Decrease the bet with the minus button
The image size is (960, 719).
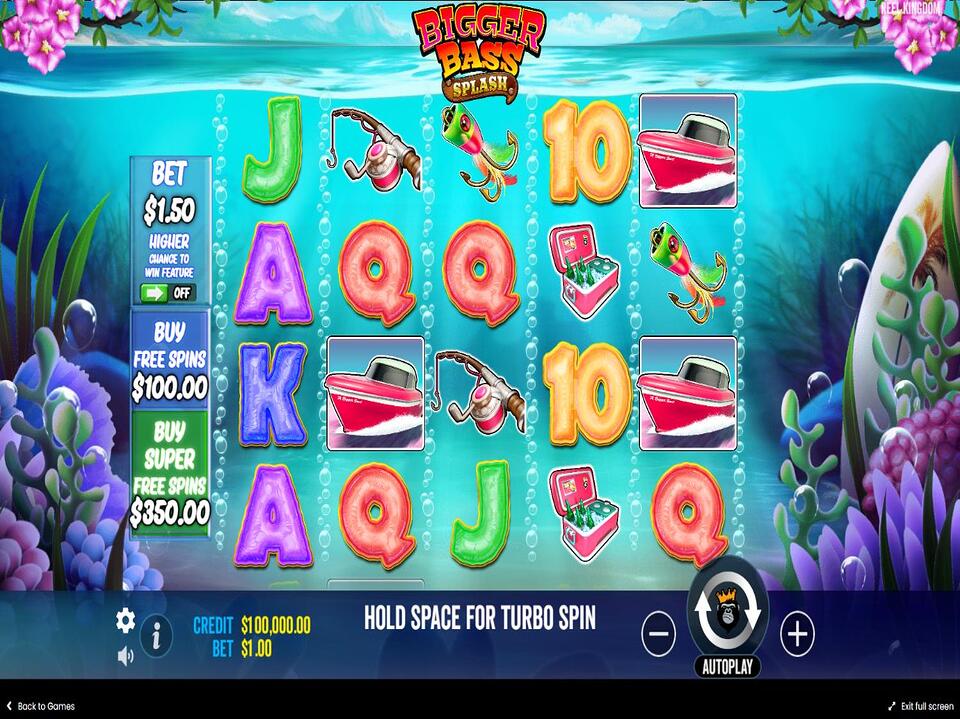pyautogui.click(x=658, y=634)
